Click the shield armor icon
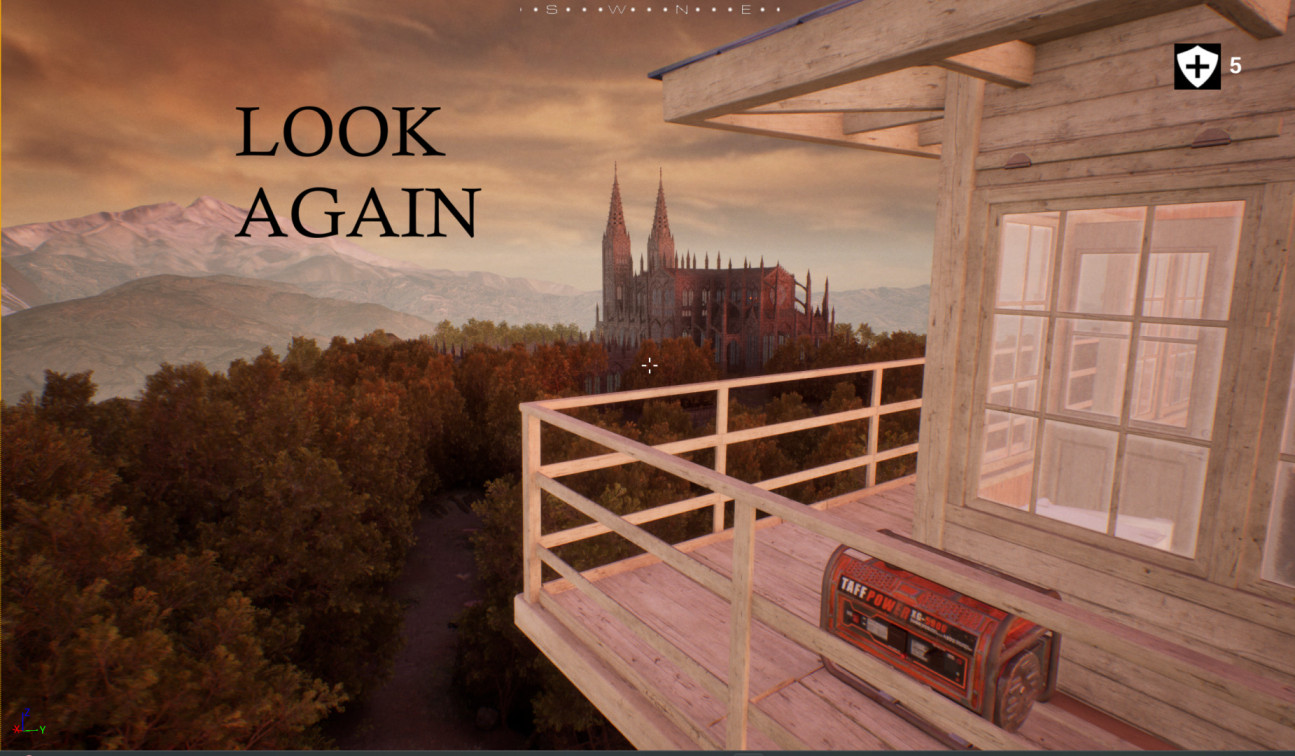Image resolution: width=1295 pixels, height=756 pixels. point(1196,66)
